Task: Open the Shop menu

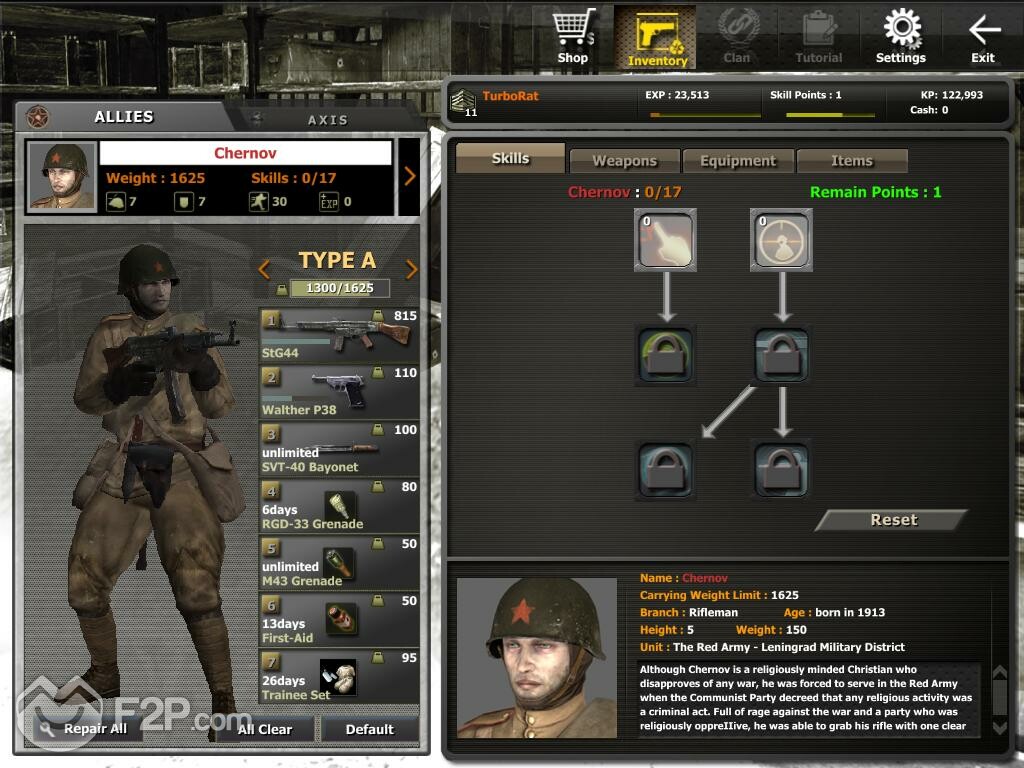Action: click(573, 37)
